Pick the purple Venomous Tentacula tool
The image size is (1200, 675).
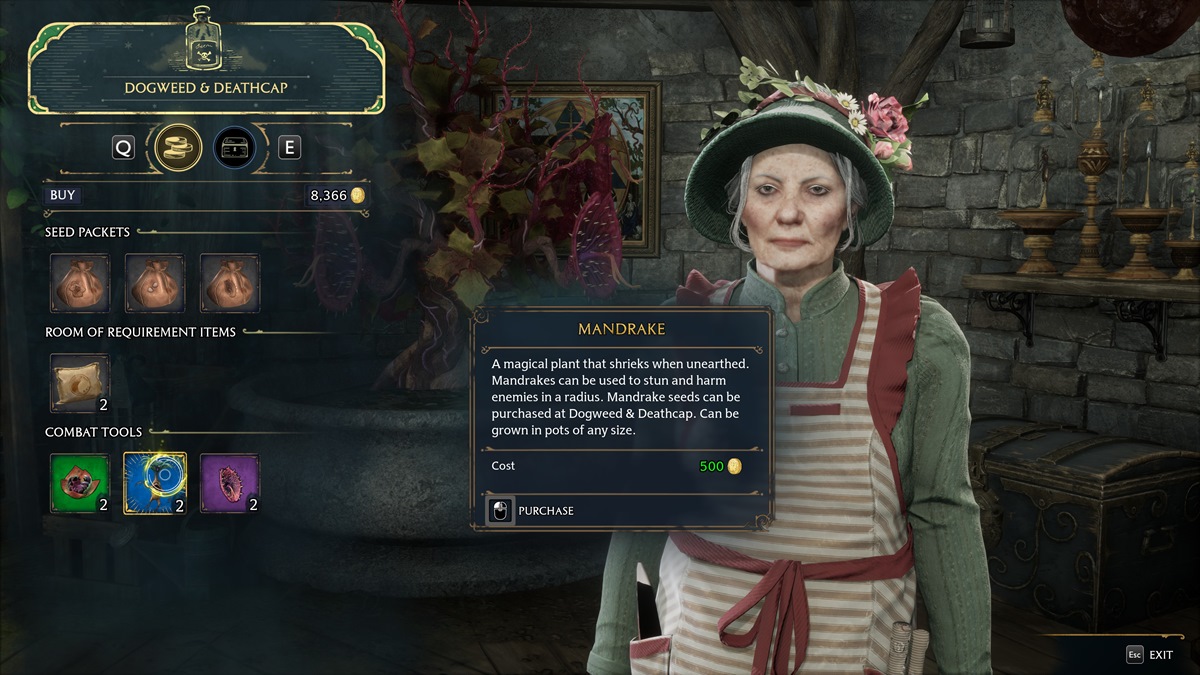click(x=229, y=483)
